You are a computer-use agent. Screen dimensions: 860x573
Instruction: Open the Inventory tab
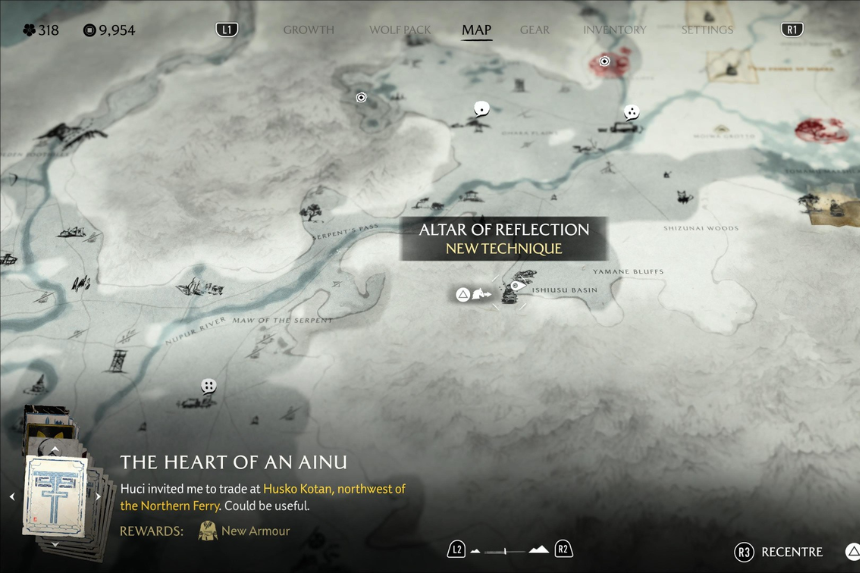(x=614, y=30)
